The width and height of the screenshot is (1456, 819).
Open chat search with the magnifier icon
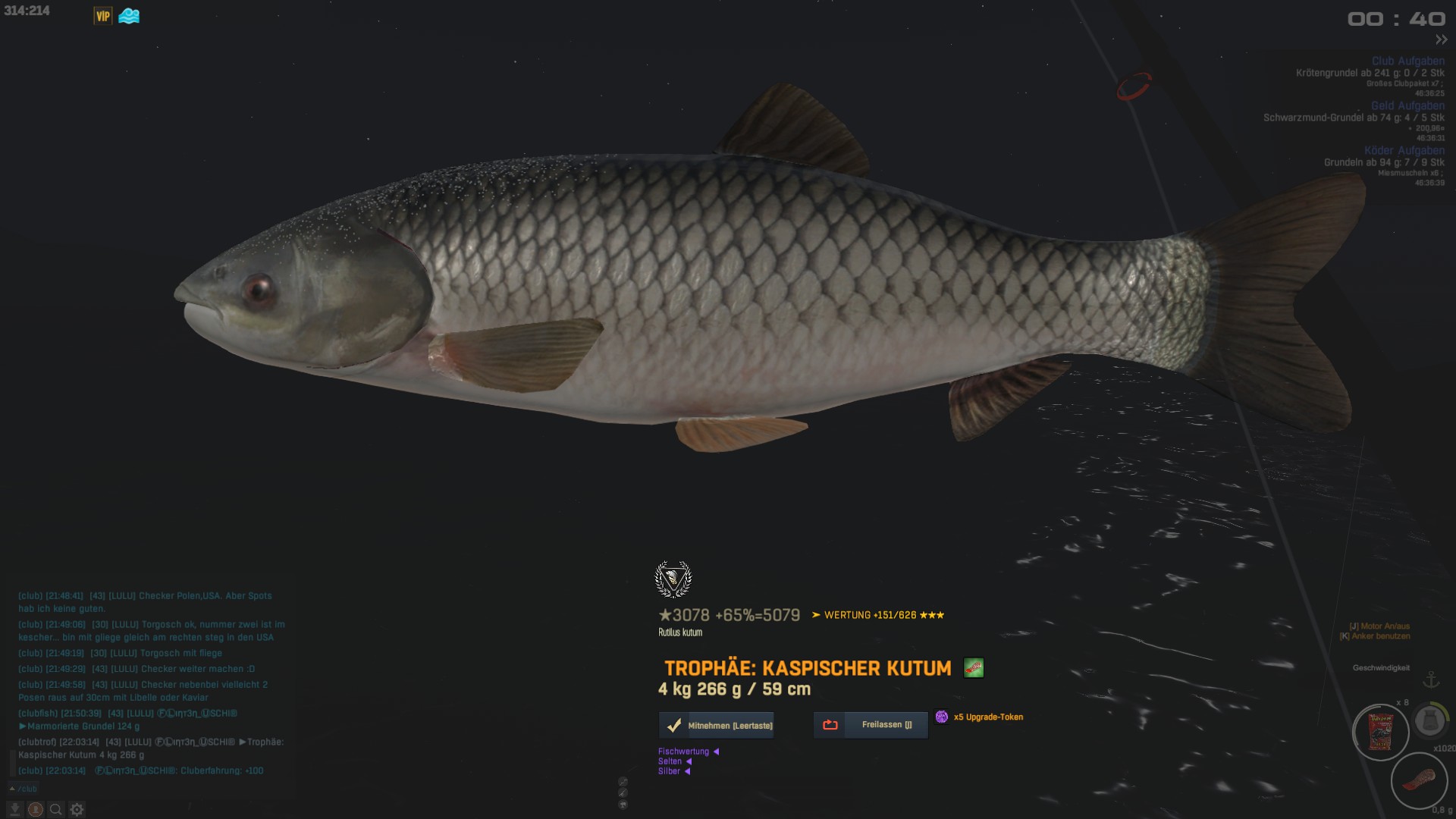coord(55,810)
